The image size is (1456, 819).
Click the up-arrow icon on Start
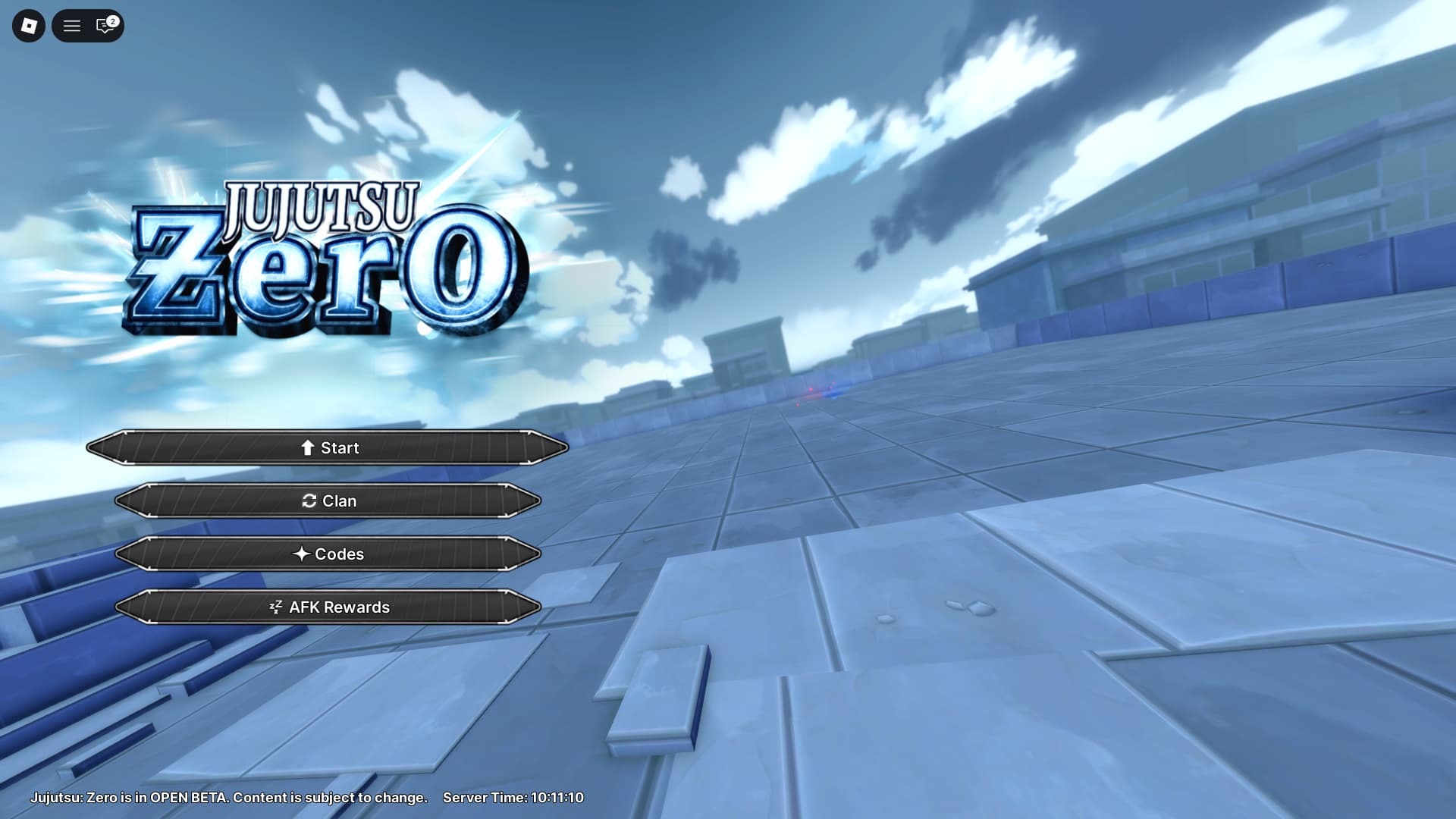pyautogui.click(x=306, y=447)
